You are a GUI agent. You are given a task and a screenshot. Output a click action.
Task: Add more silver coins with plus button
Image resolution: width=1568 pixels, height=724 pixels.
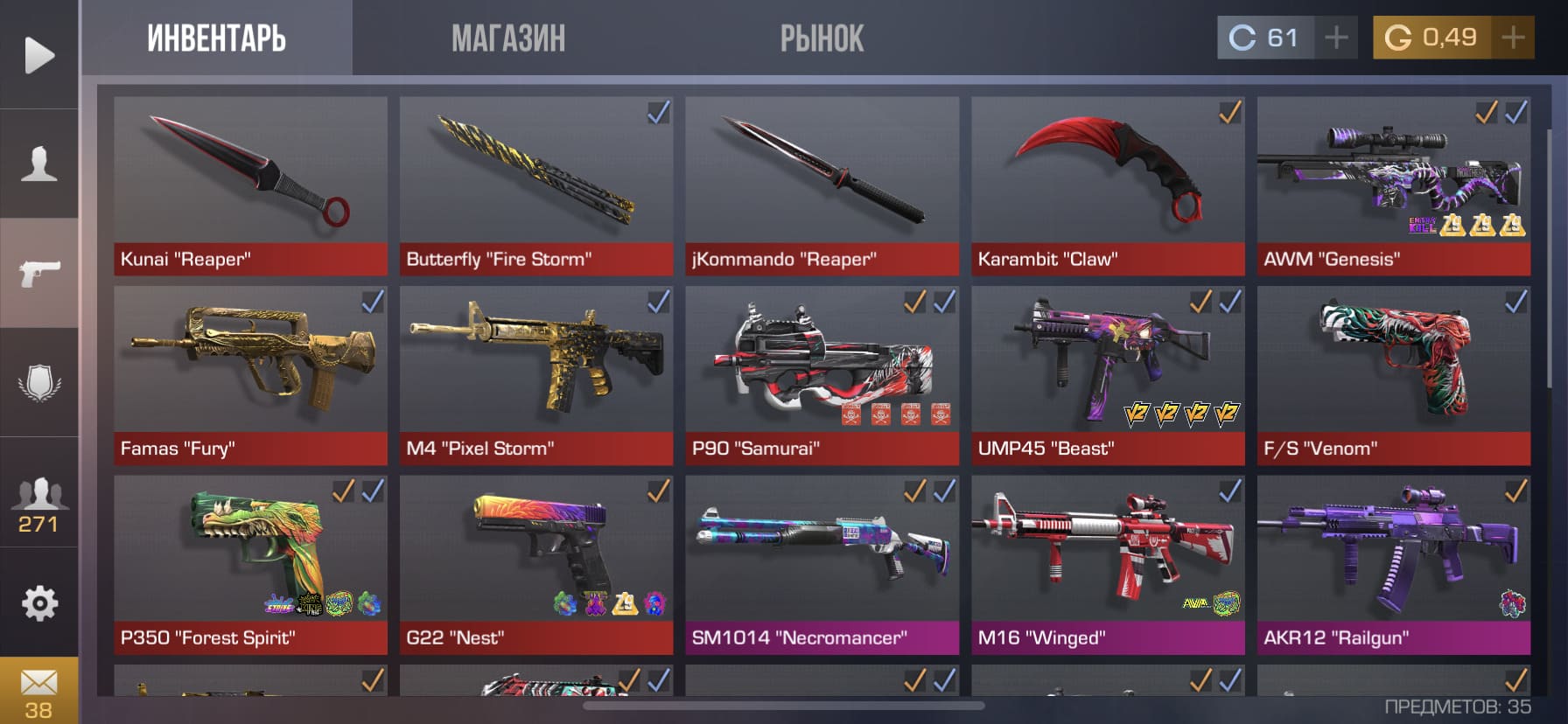point(1336,38)
